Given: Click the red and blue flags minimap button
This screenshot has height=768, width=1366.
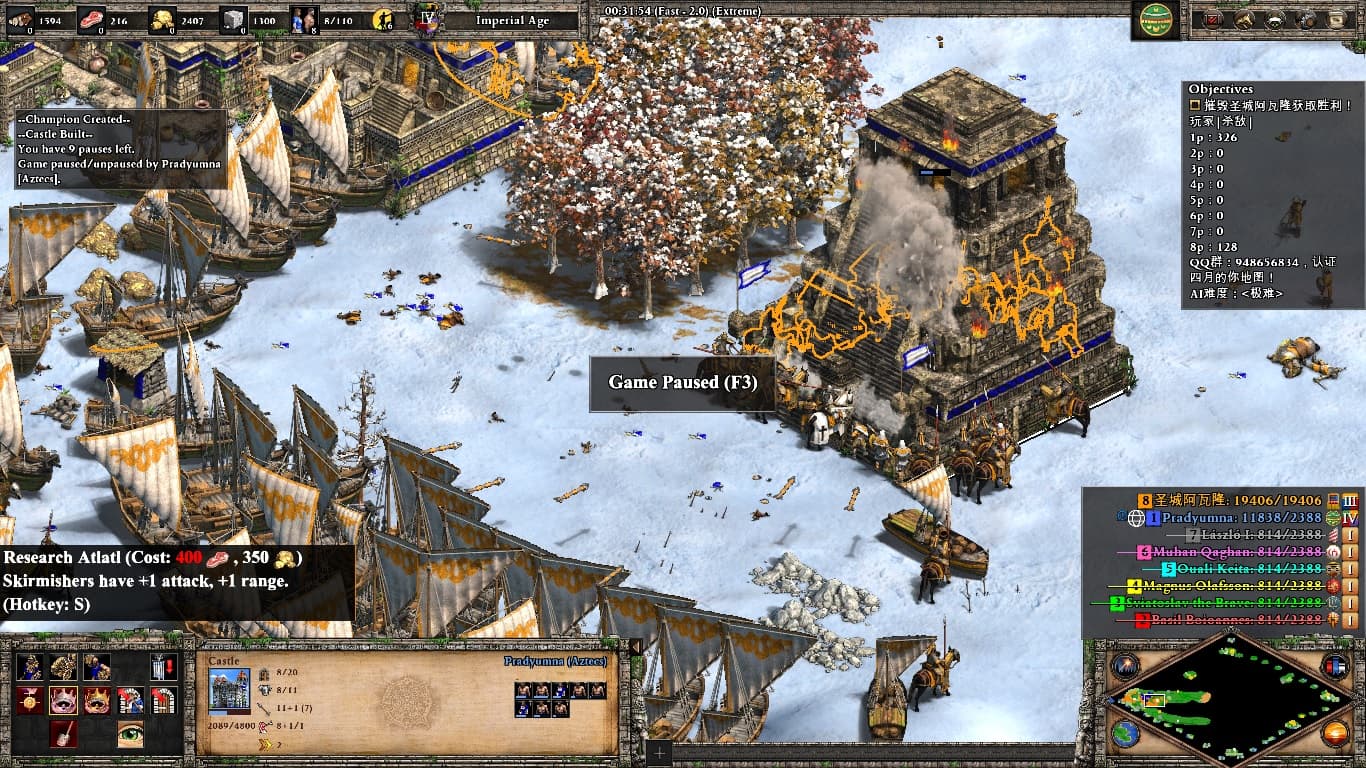Looking at the screenshot, I should coord(1335,666).
